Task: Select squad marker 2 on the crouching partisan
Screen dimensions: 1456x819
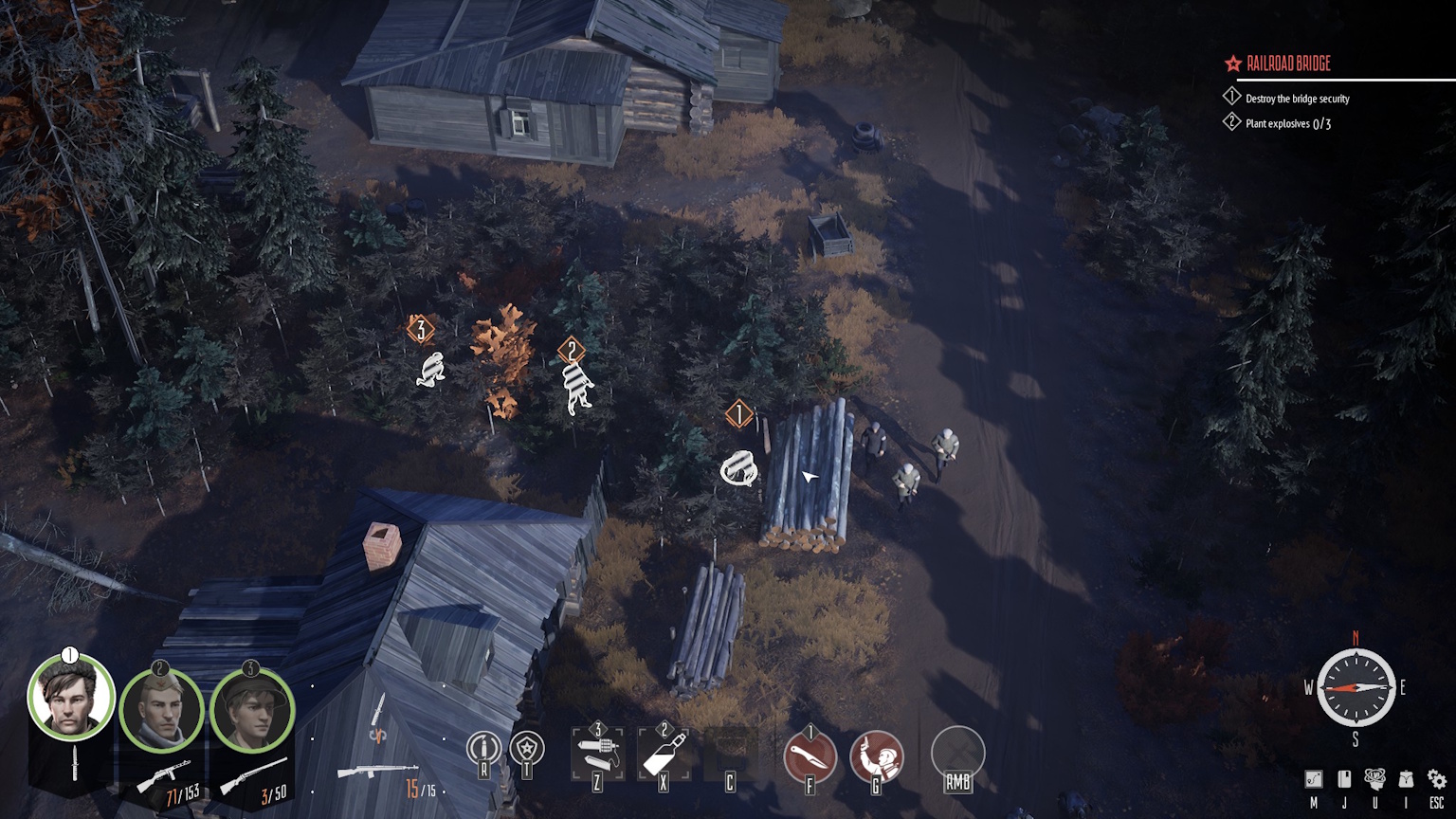Action: [x=571, y=352]
